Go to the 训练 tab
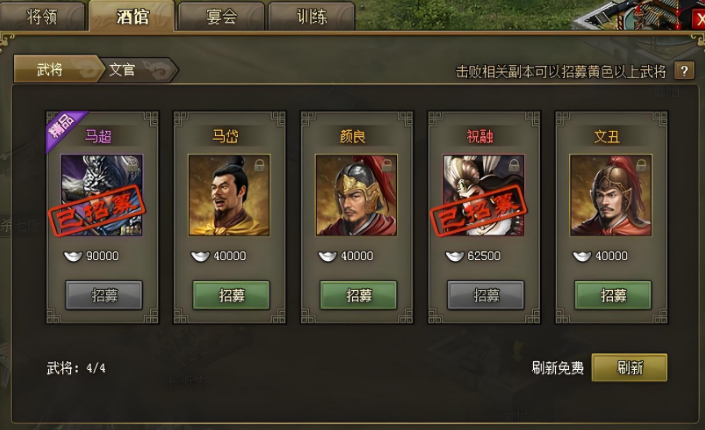The image size is (705, 430). coord(311,15)
